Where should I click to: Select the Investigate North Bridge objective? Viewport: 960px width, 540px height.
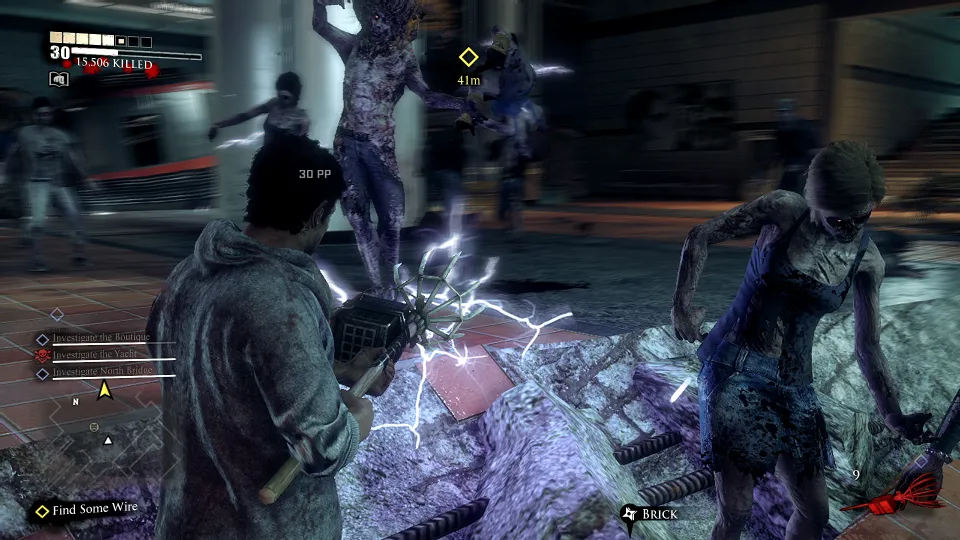point(100,373)
